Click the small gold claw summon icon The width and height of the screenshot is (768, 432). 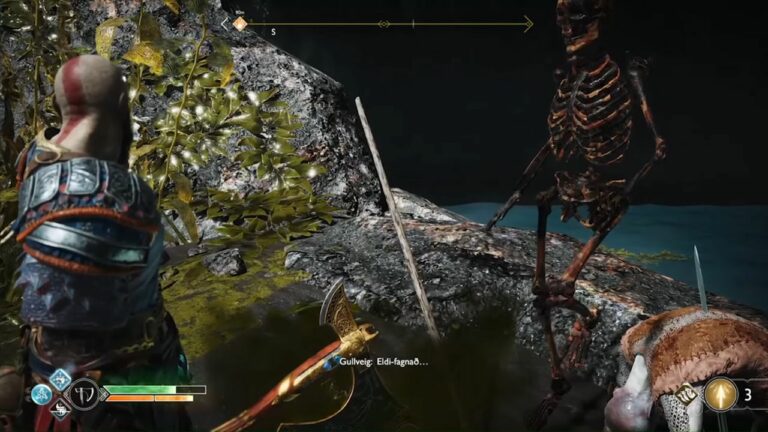coord(687,394)
